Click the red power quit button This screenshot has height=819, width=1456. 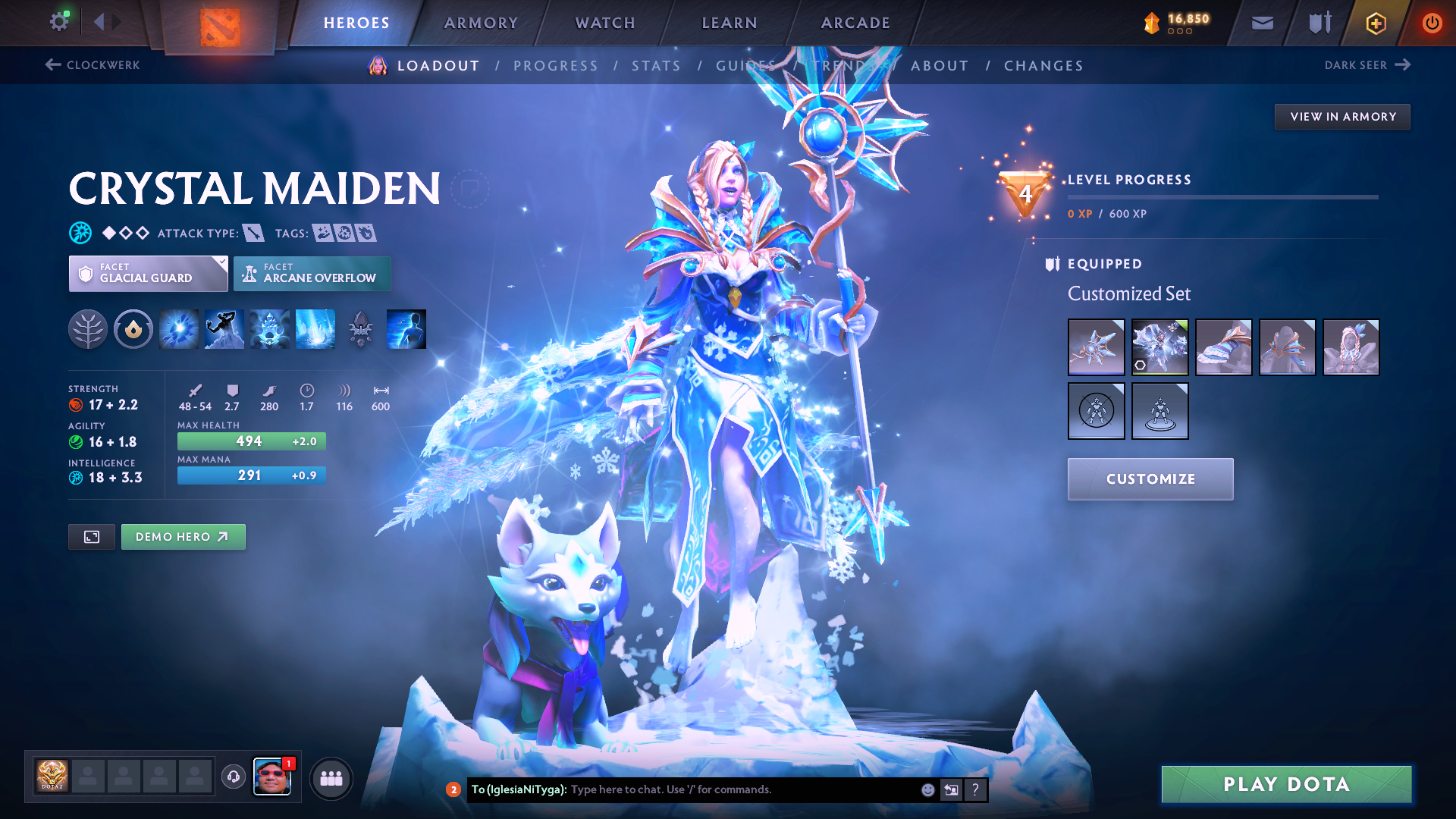tap(1431, 24)
